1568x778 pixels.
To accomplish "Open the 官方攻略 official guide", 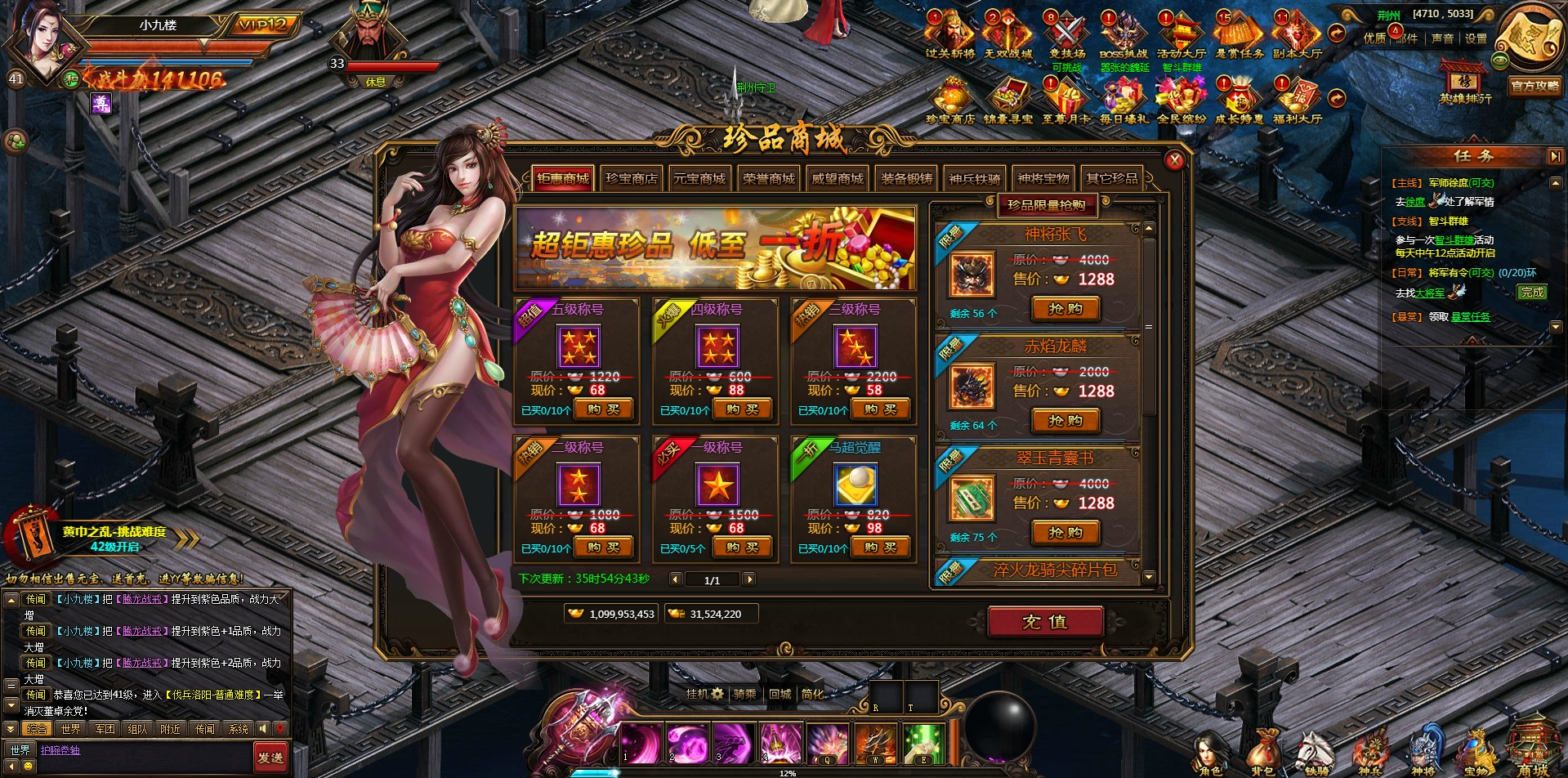I will (x=1536, y=85).
